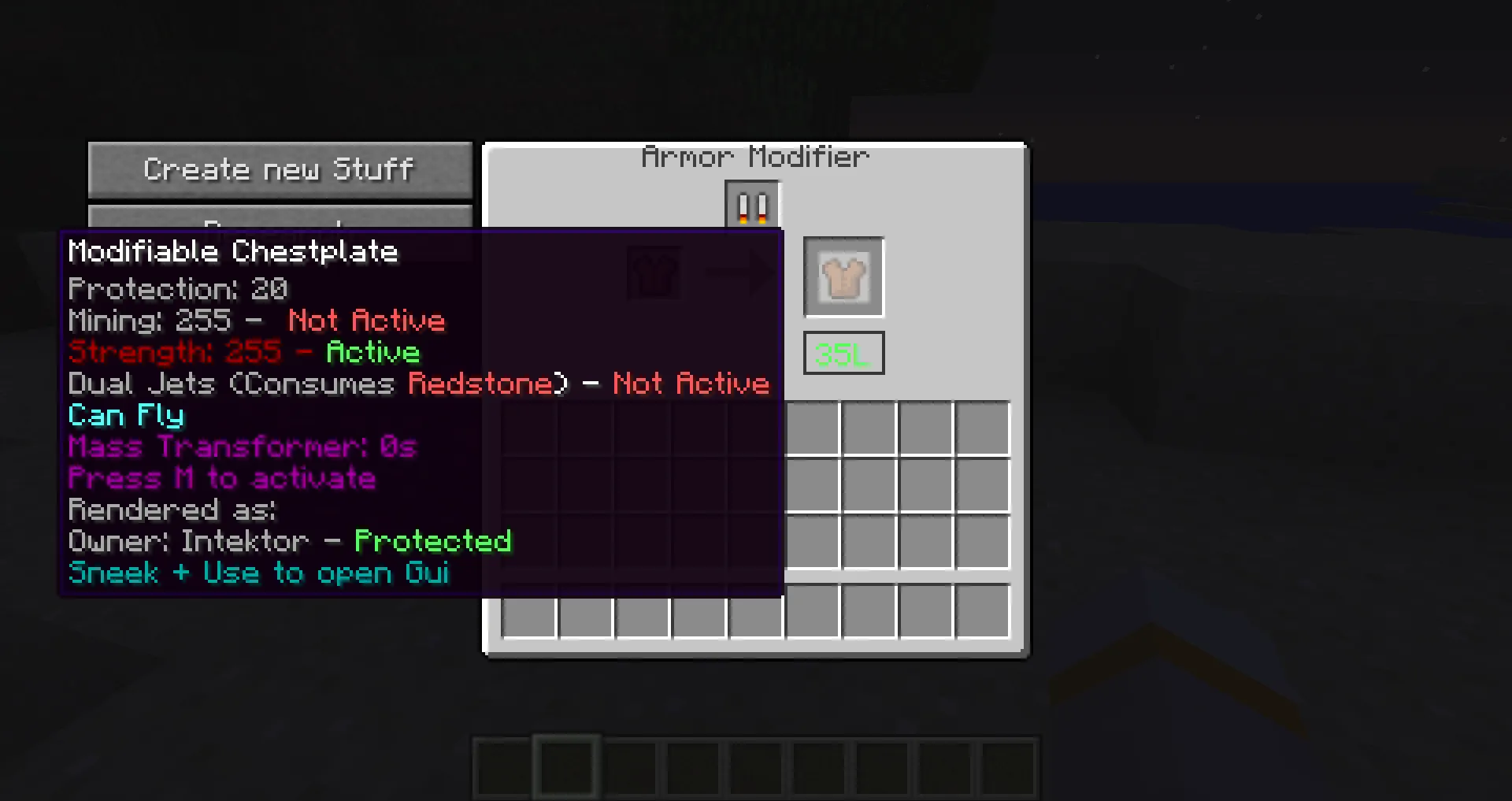Select the Can Fly attribute line
1512x801 pixels.
125,415
